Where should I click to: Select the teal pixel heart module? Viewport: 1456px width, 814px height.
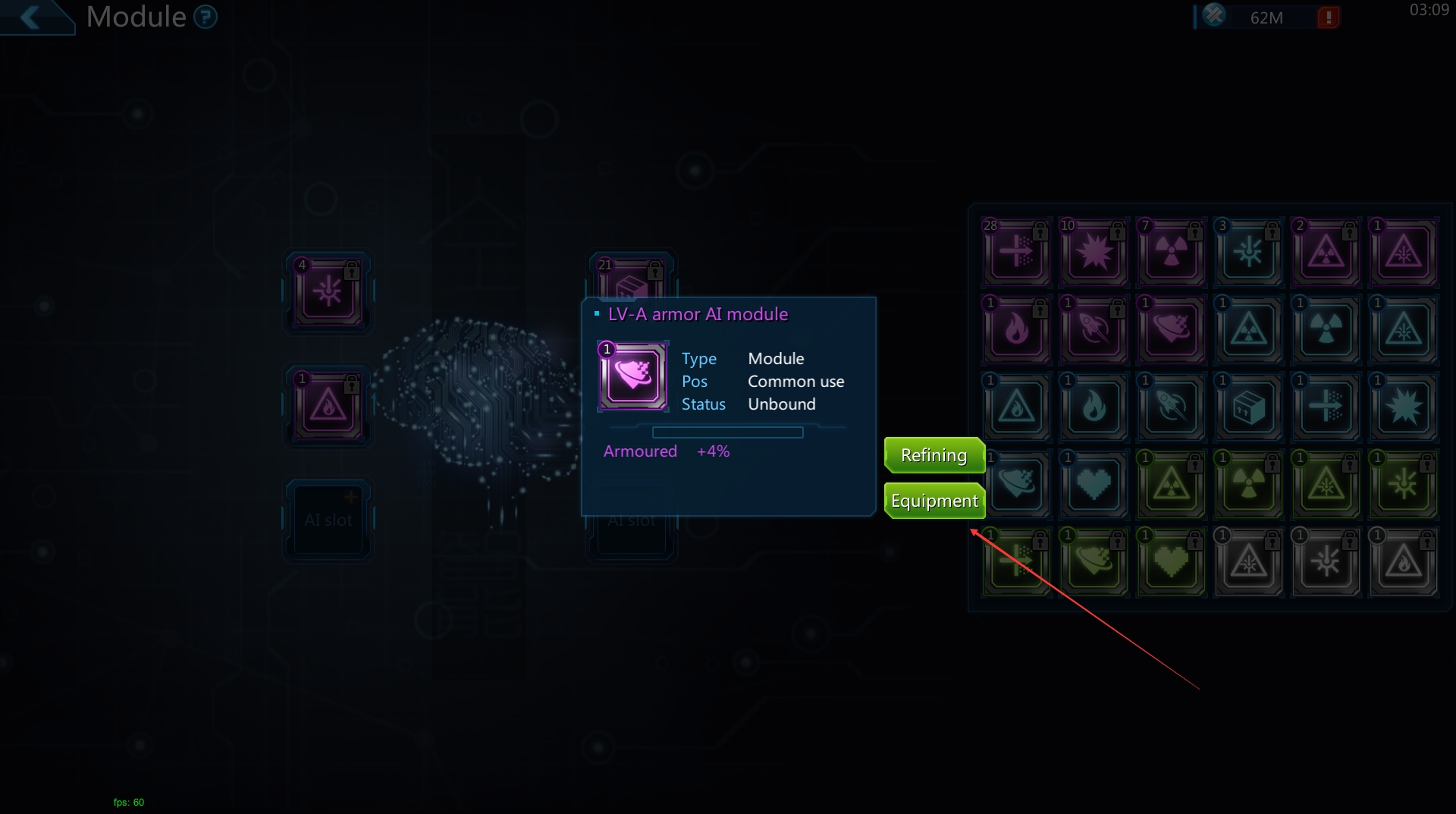1094,485
